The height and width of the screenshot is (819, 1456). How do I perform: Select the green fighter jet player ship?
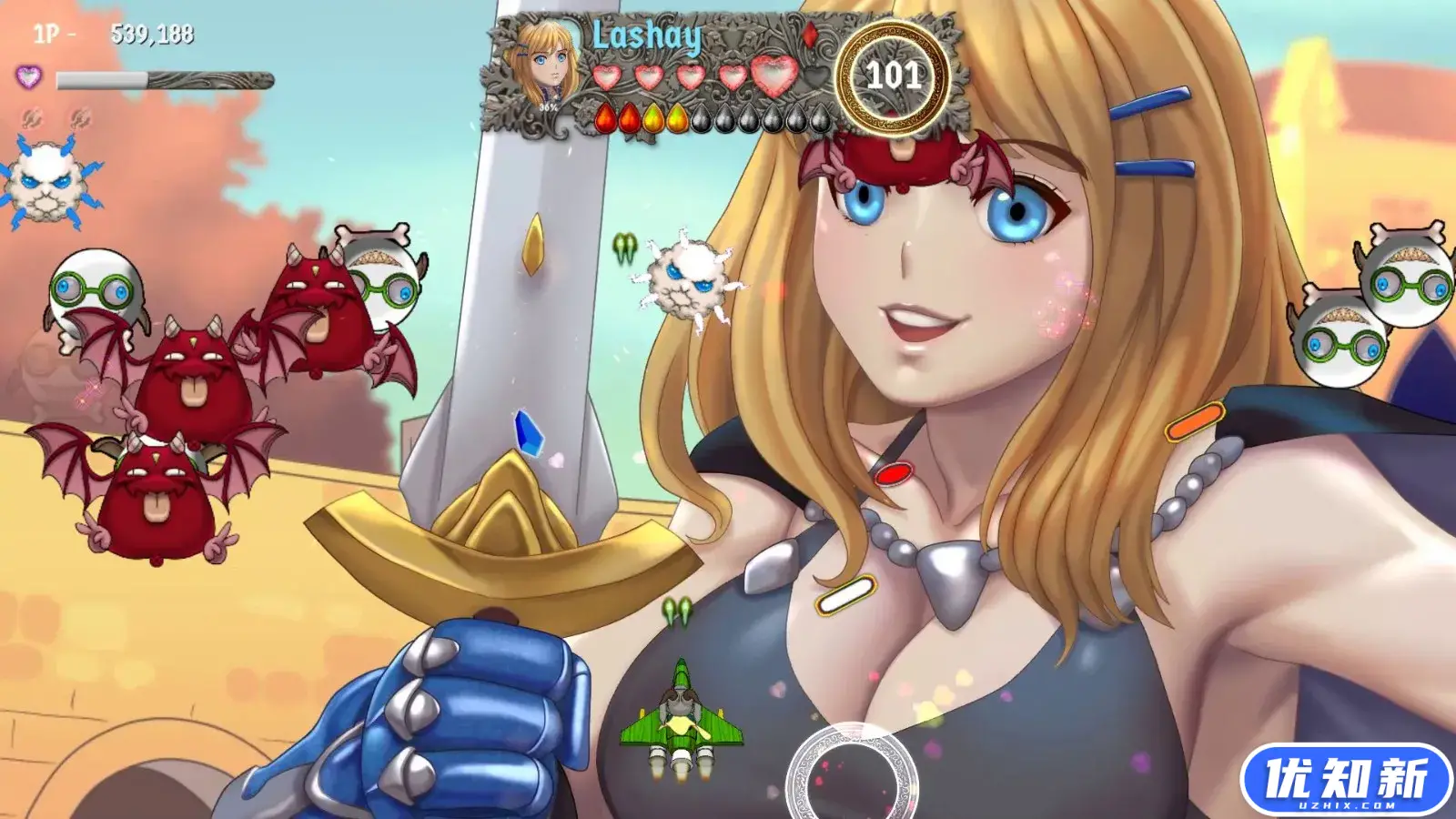[x=681, y=719]
